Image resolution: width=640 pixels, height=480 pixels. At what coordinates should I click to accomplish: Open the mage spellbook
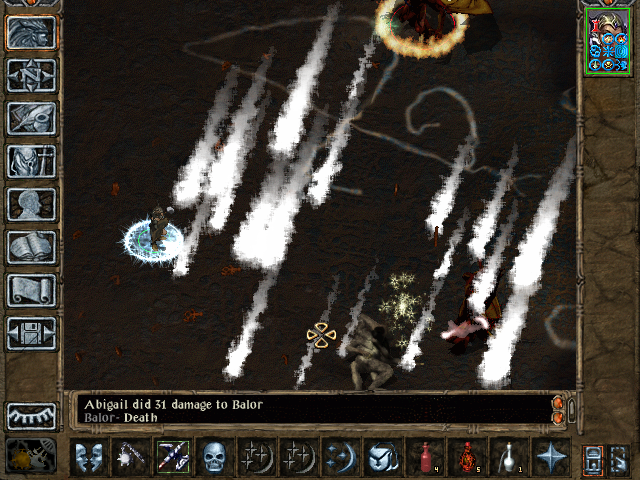coord(30,247)
